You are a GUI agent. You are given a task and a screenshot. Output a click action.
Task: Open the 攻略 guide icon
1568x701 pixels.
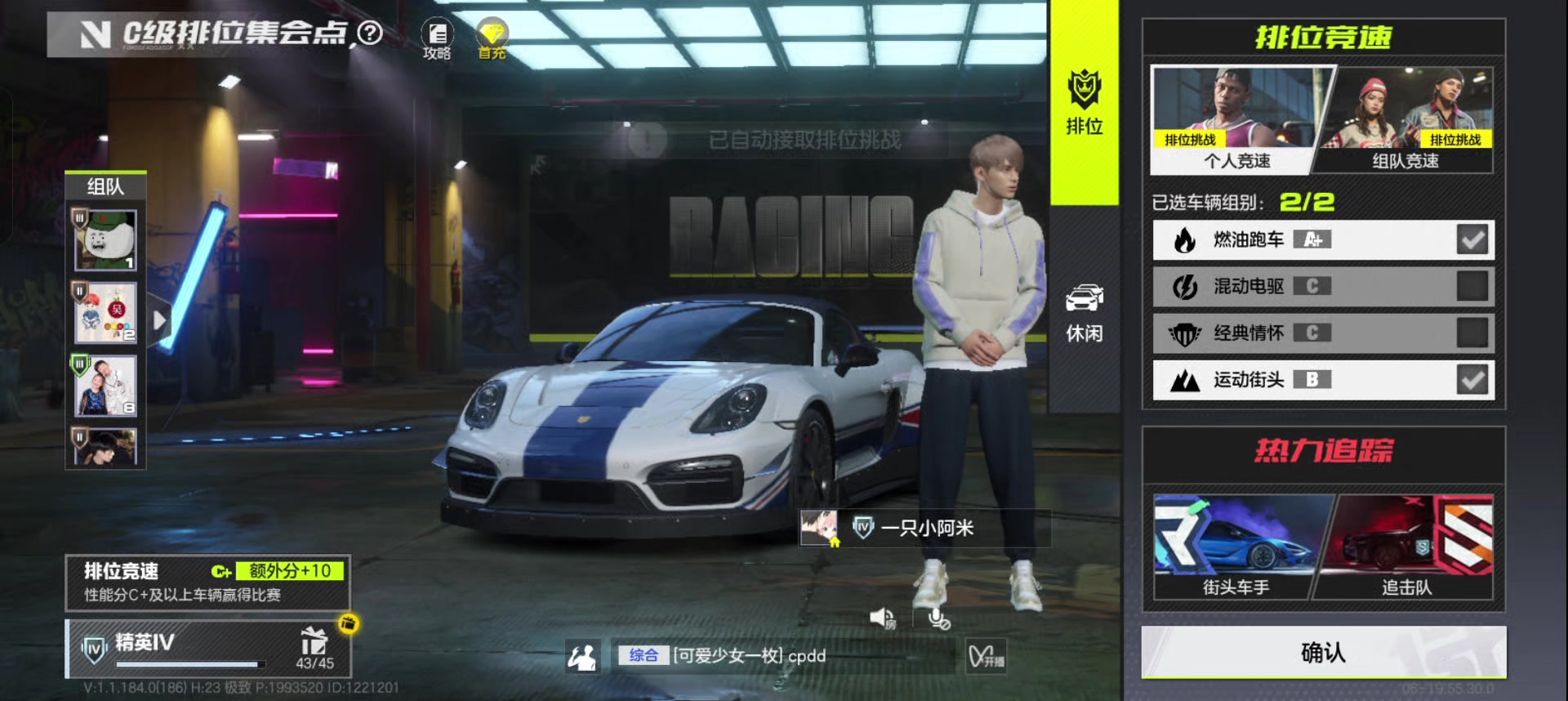coord(437,39)
